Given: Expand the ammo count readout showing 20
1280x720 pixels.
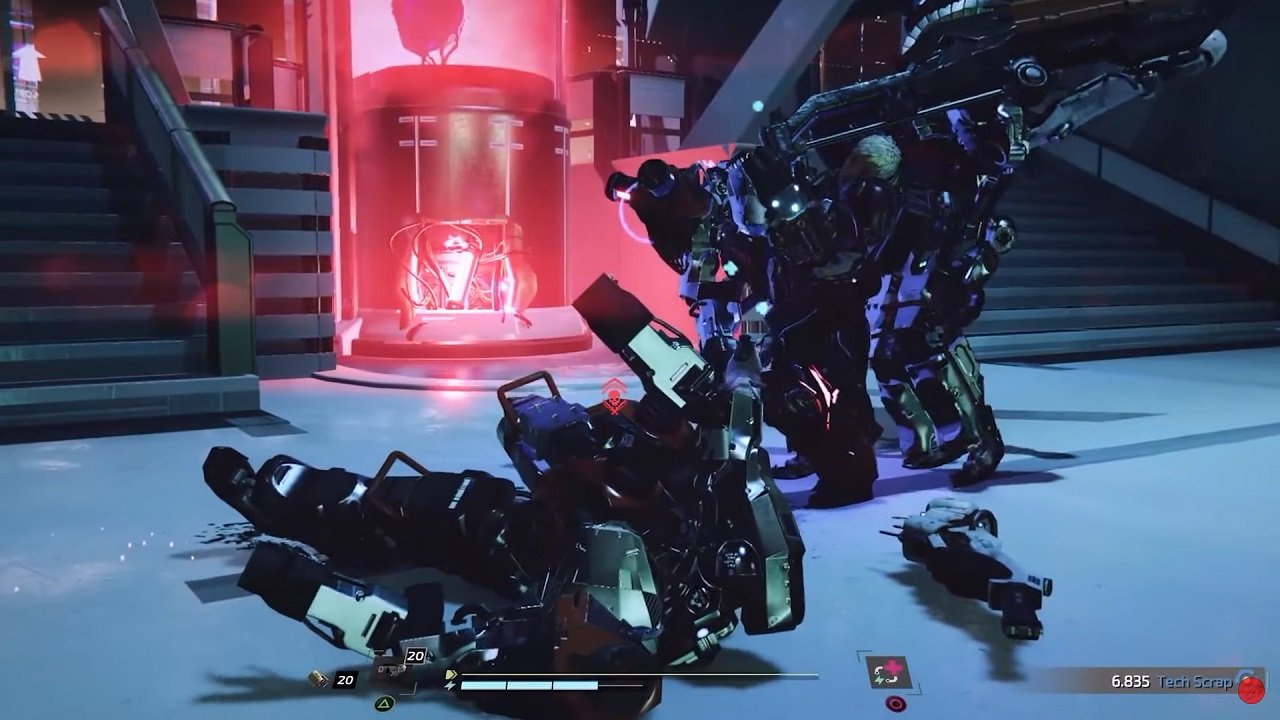Looking at the screenshot, I should (x=345, y=679).
